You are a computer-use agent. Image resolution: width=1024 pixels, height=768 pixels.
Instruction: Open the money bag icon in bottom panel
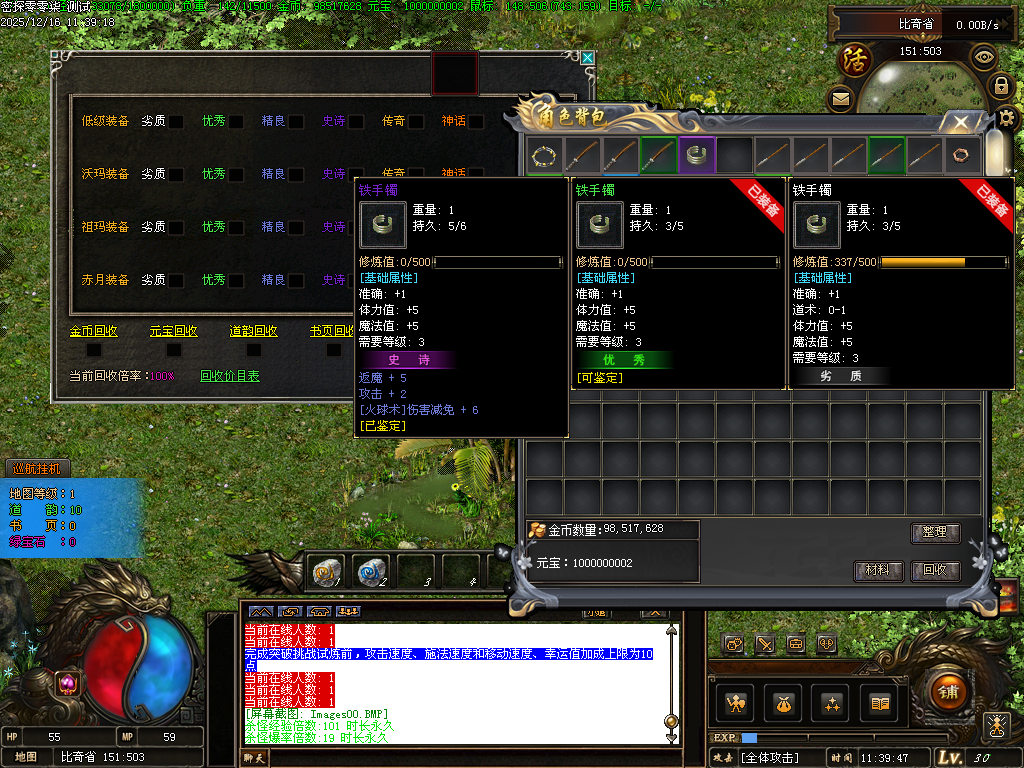[x=782, y=703]
